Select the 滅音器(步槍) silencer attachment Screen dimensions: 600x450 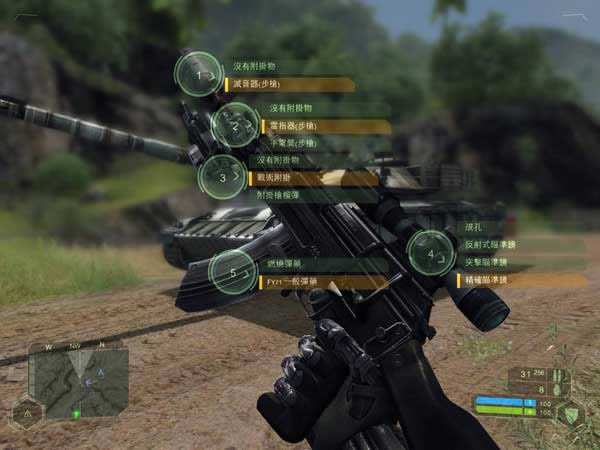tap(288, 85)
